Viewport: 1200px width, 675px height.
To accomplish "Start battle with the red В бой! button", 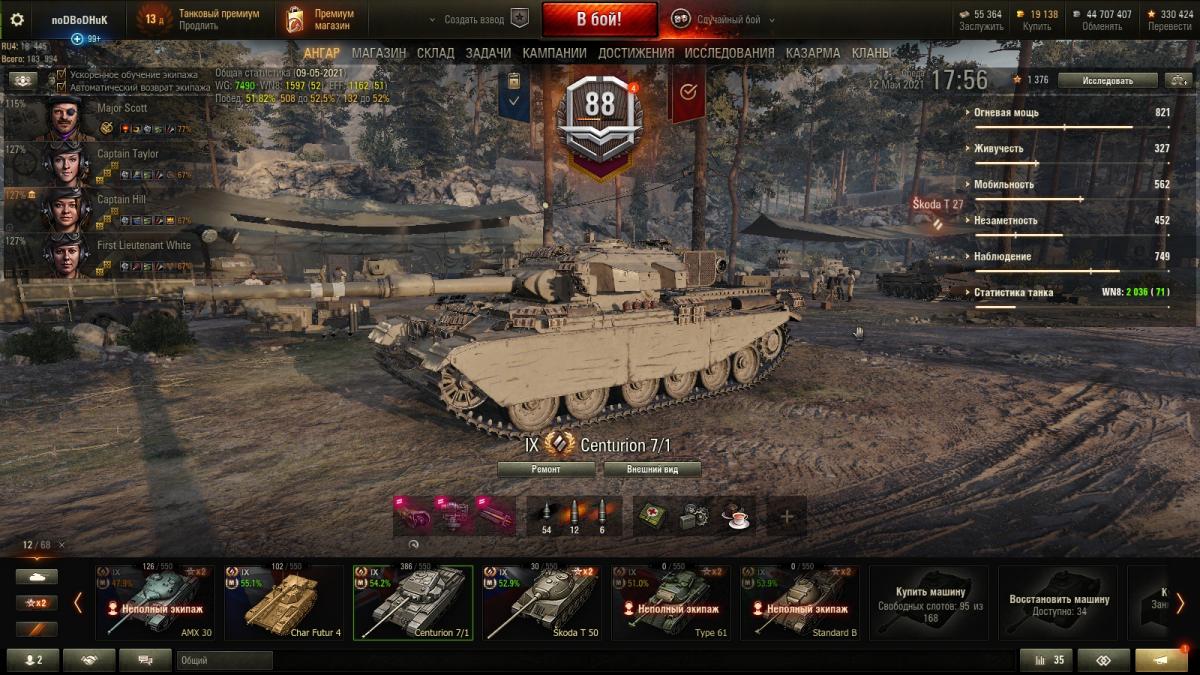I will [x=599, y=19].
